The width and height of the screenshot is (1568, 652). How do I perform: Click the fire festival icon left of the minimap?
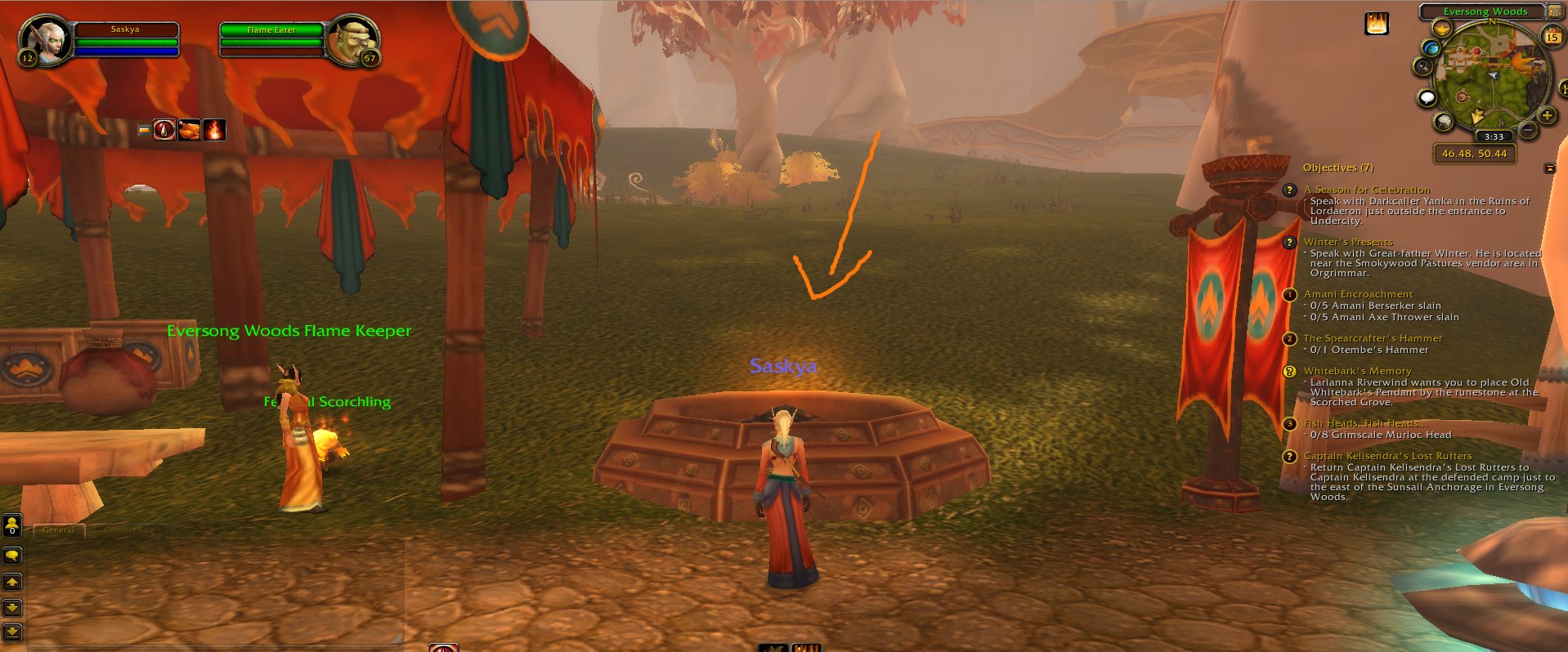click(x=1376, y=23)
